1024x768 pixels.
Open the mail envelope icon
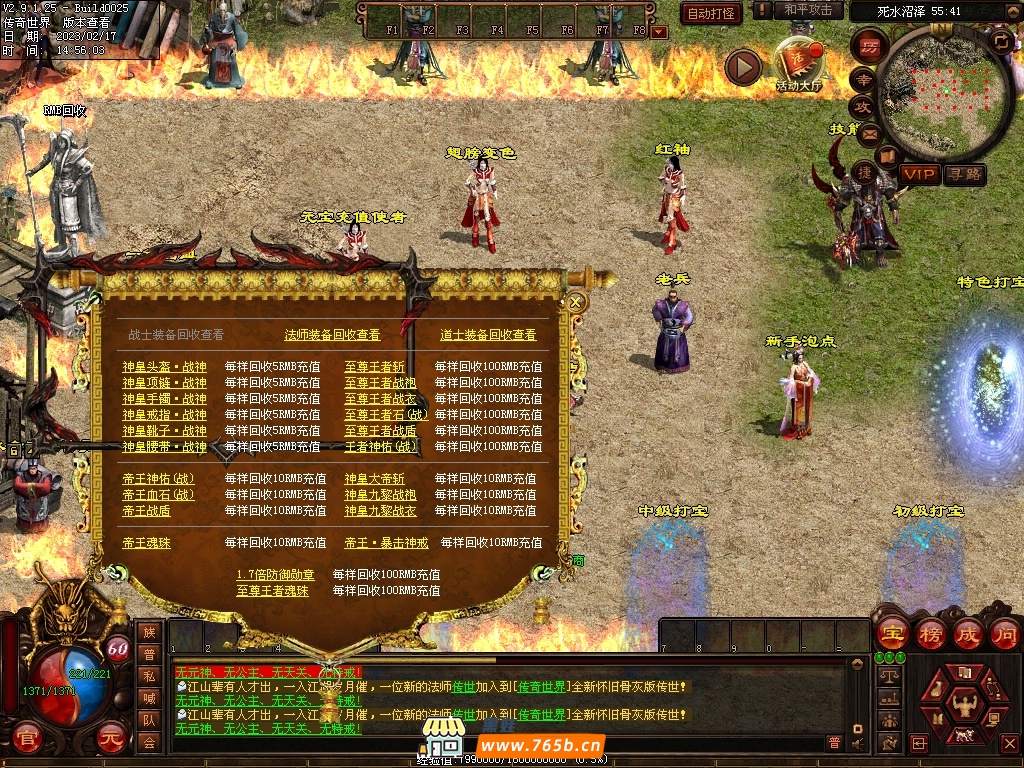coord(868,133)
